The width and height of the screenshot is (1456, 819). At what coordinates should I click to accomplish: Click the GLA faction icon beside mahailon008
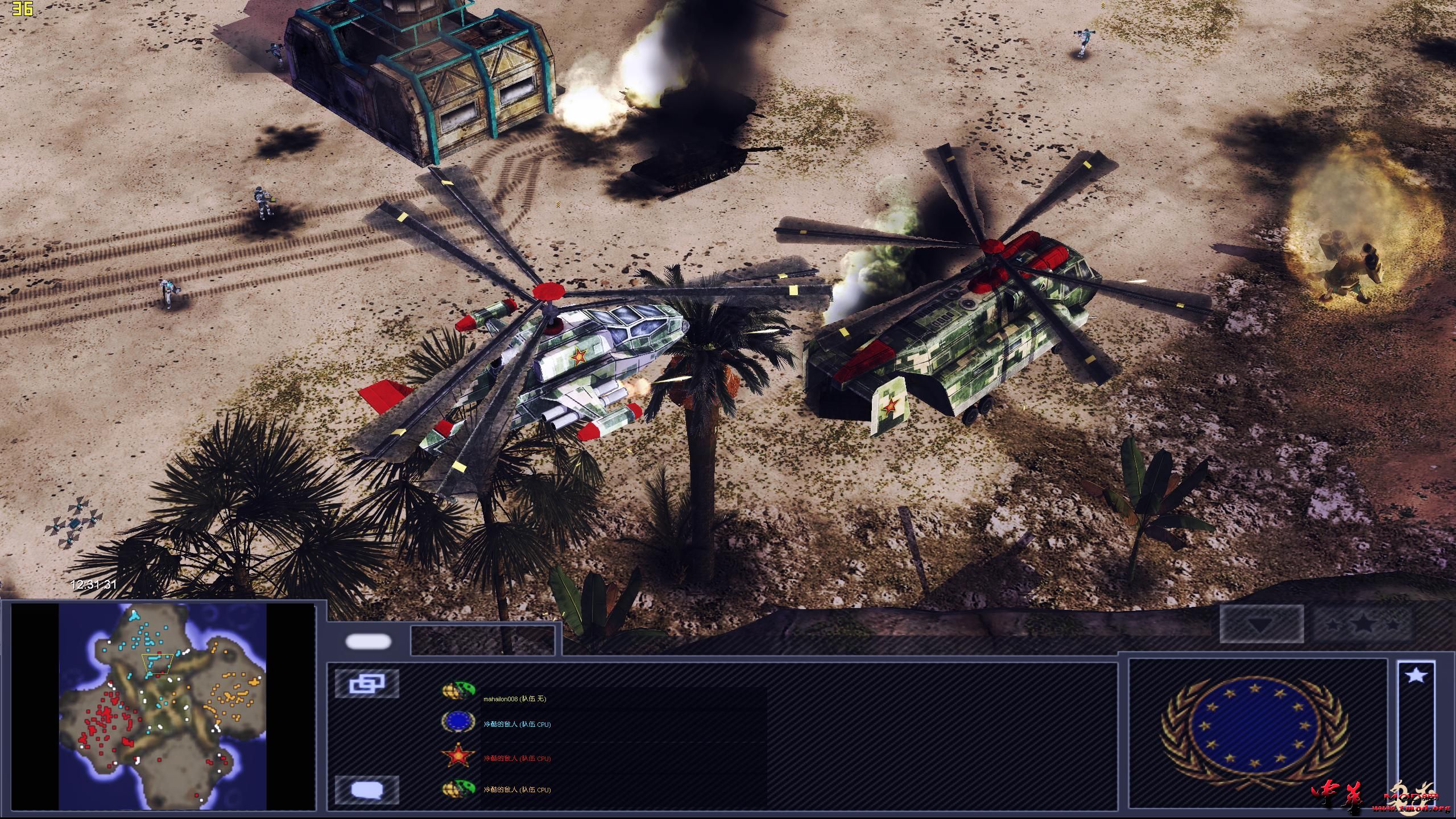tap(458, 689)
